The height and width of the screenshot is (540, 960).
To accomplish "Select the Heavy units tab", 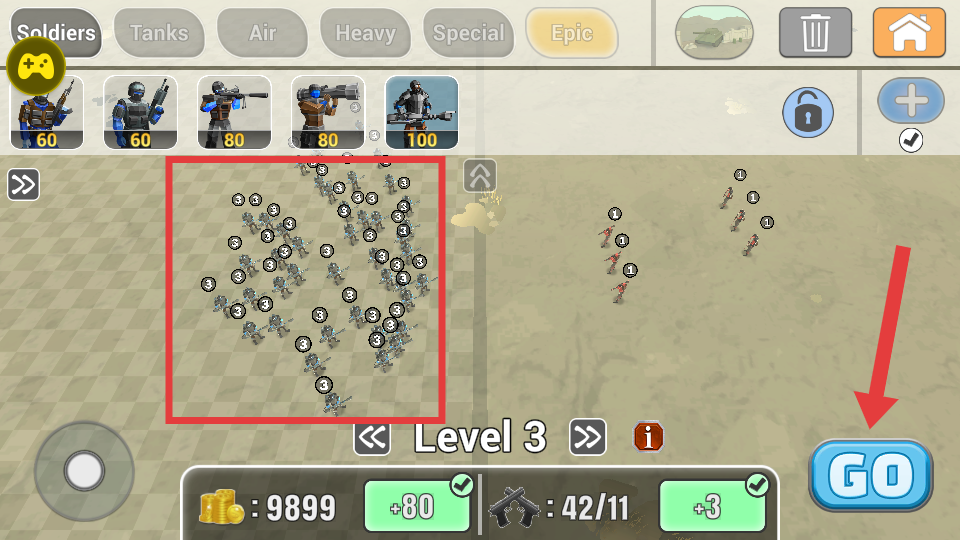I will coord(365,33).
